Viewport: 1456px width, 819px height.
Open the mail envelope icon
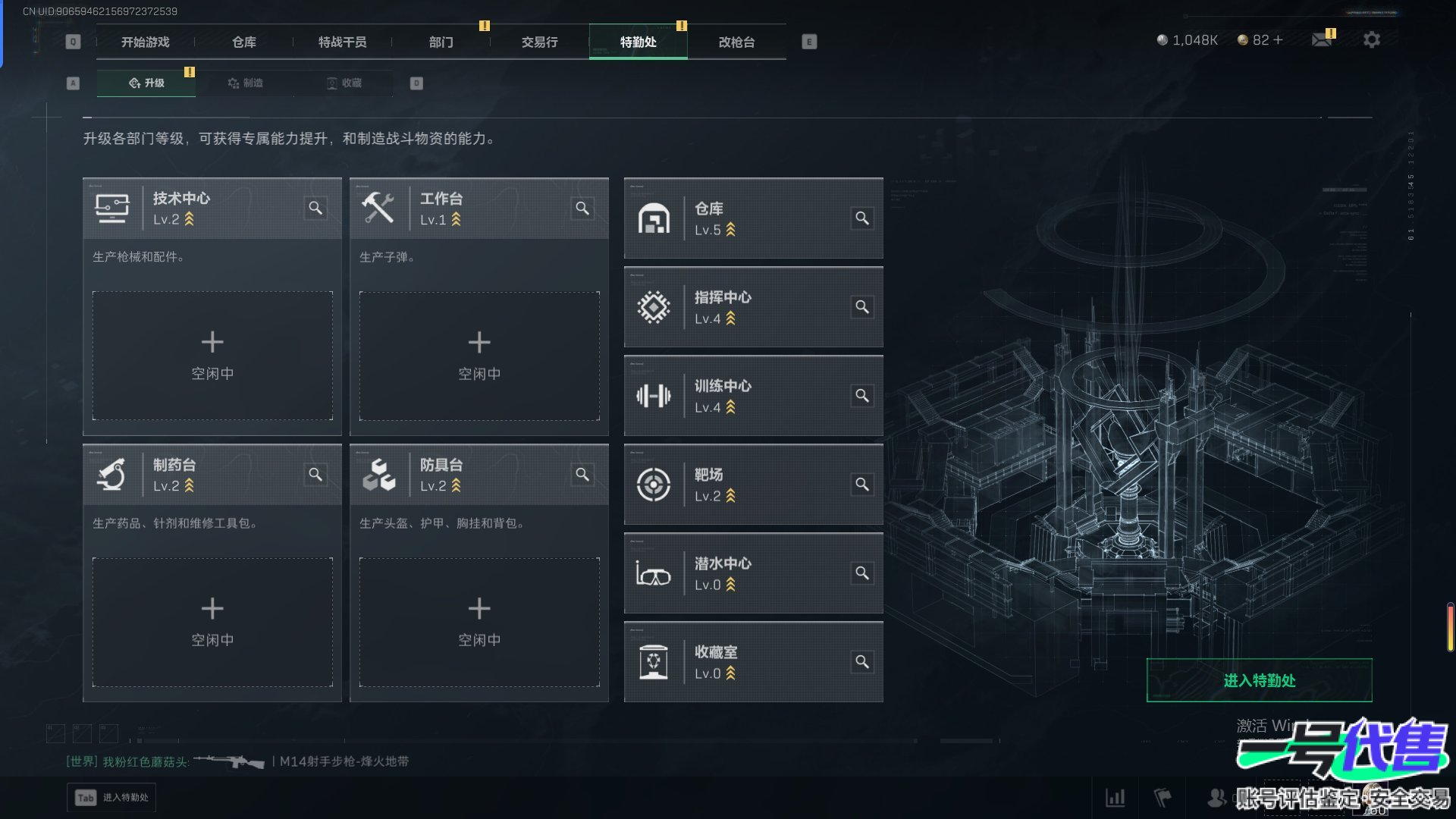(x=1322, y=39)
